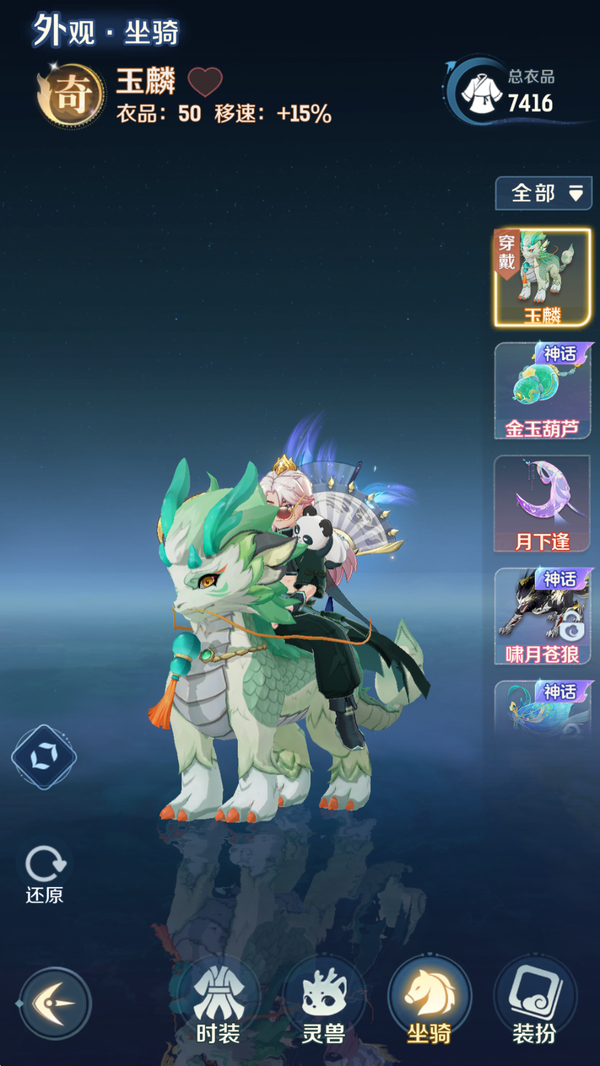Open the 灵兽 tab
Screen dimensions: 600x1066
click(323, 1002)
